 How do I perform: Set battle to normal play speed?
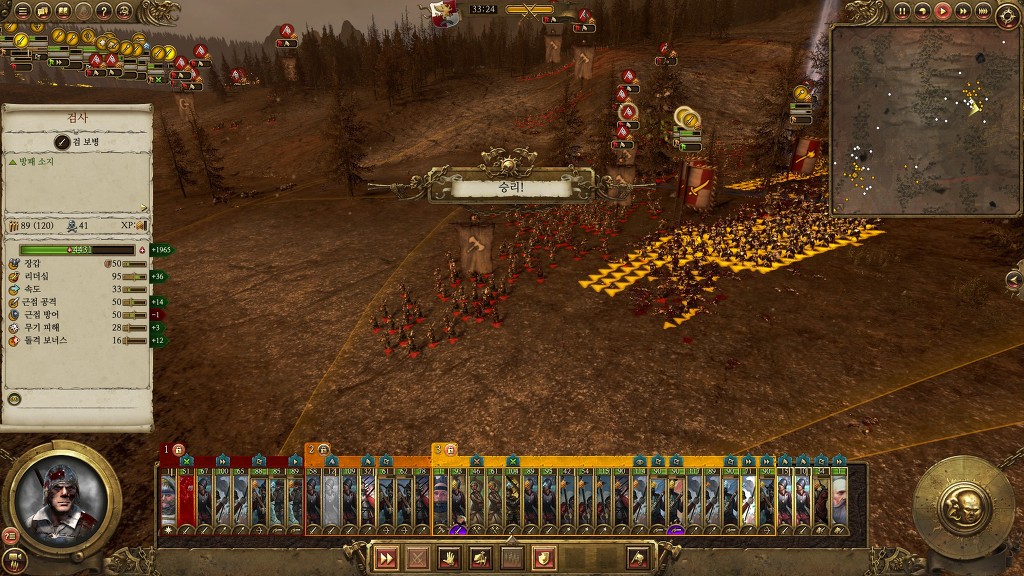click(x=942, y=11)
